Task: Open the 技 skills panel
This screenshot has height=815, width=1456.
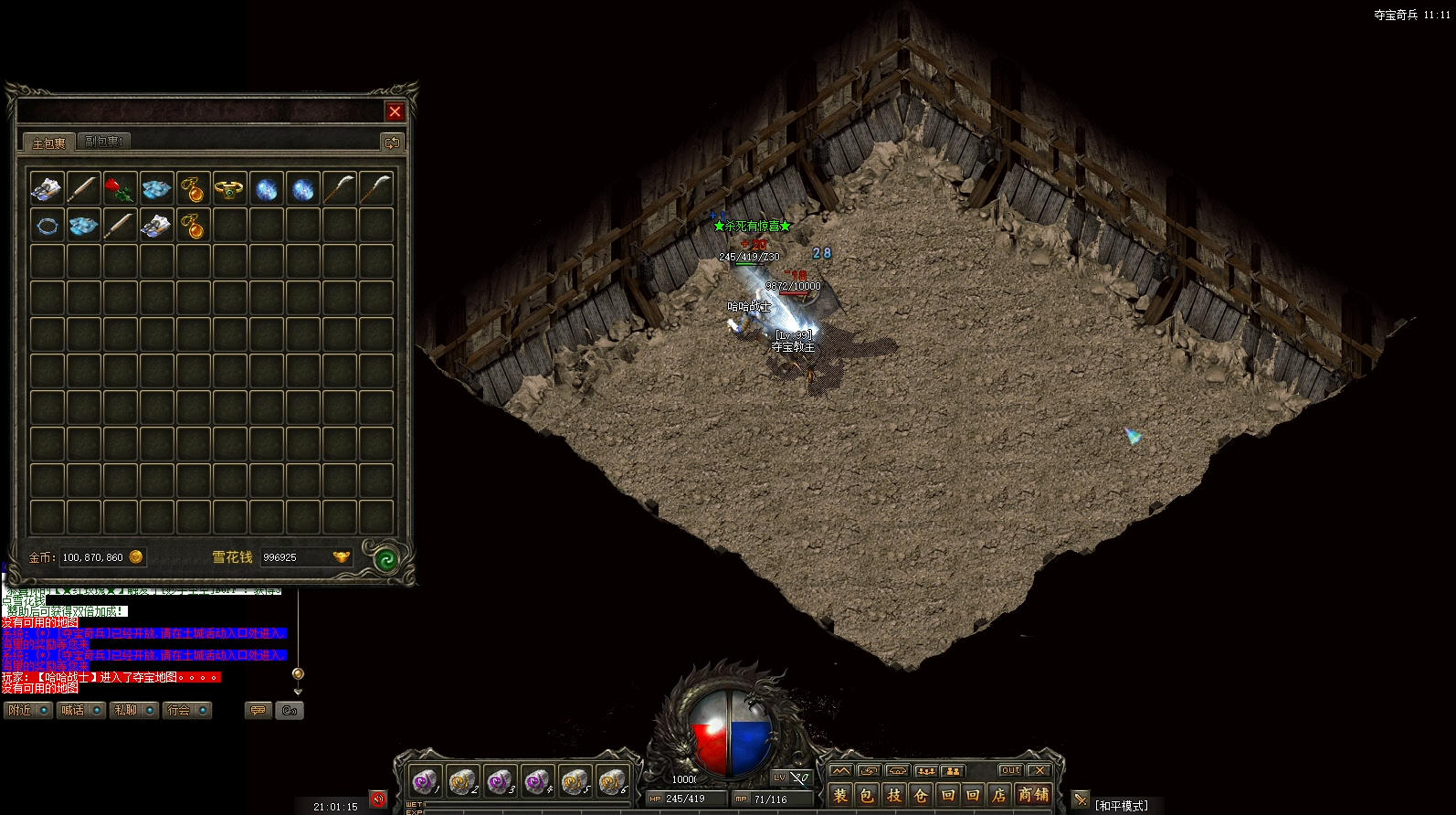Action: (894, 795)
